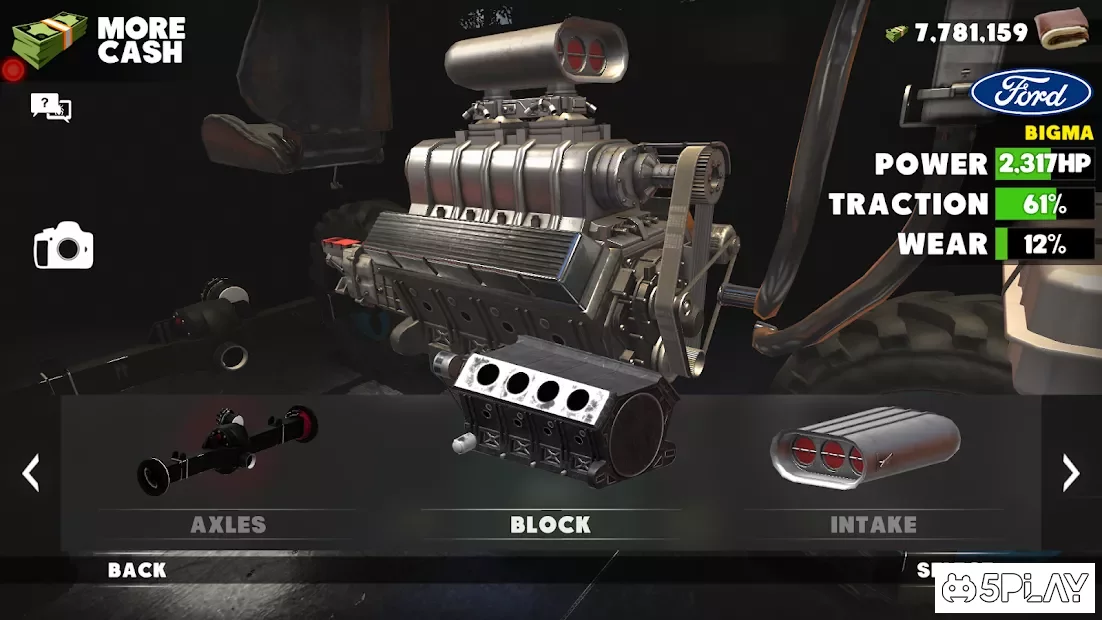This screenshot has height=620, width=1102.
Task: Show next parts with right arrow
Action: click(x=1070, y=473)
